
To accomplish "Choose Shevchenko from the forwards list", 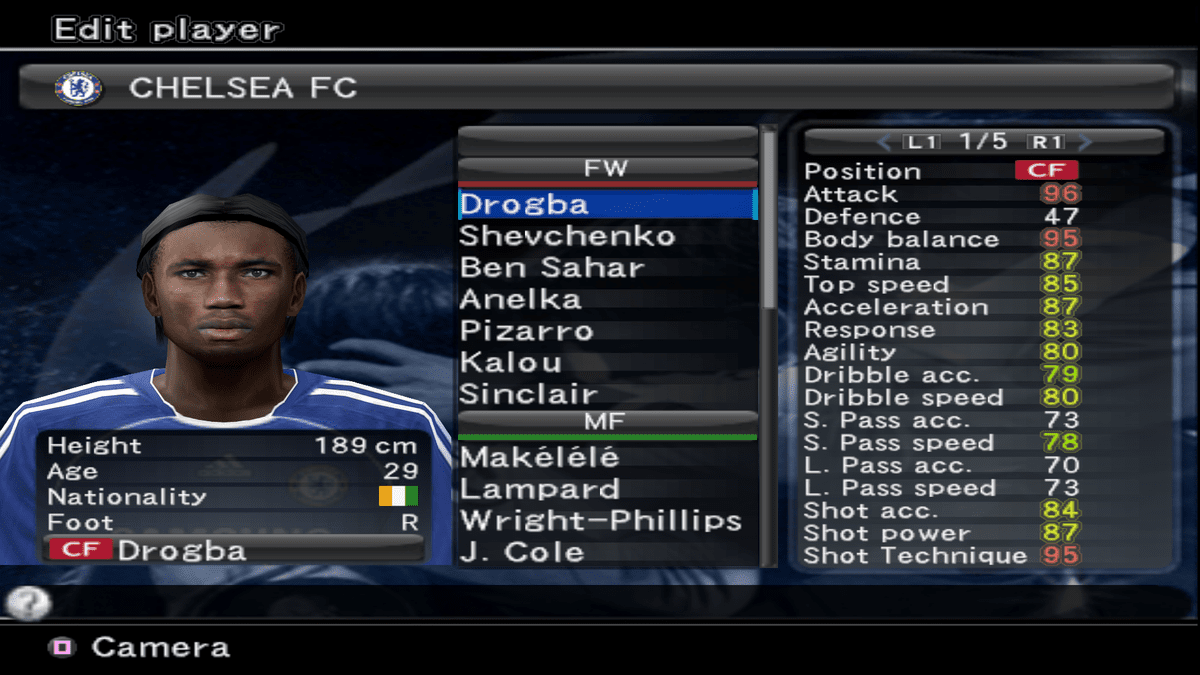I will click(567, 236).
